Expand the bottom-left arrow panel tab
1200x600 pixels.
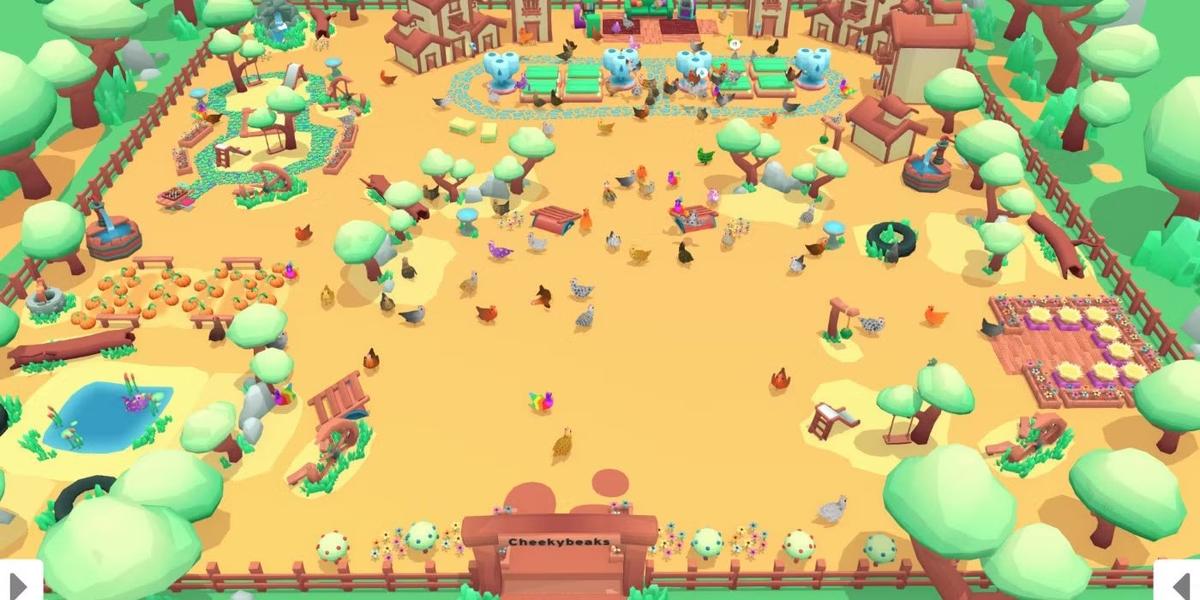pyautogui.click(x=20, y=581)
